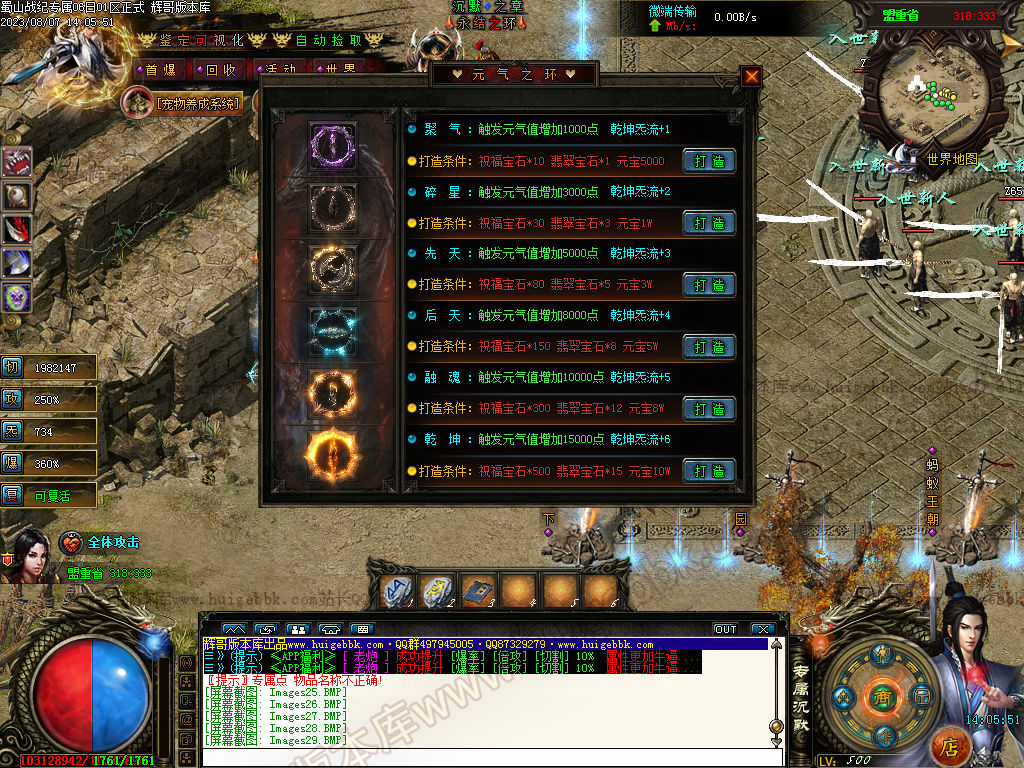Open the orange 店 store button
The width and height of the screenshot is (1024, 768).
coord(950,746)
